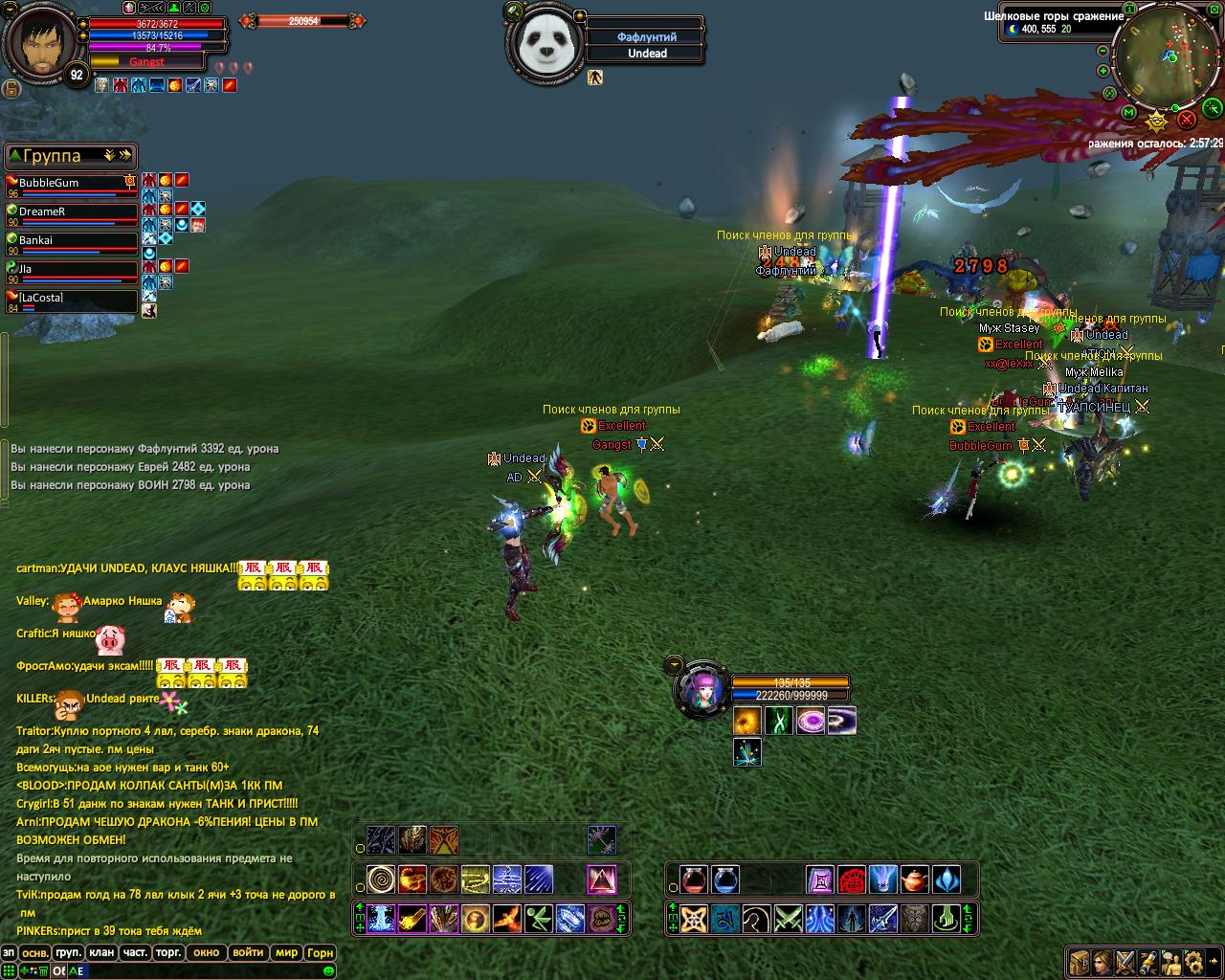Activate the crossed green swords skill
The width and height of the screenshot is (1225, 980).
(x=788, y=919)
